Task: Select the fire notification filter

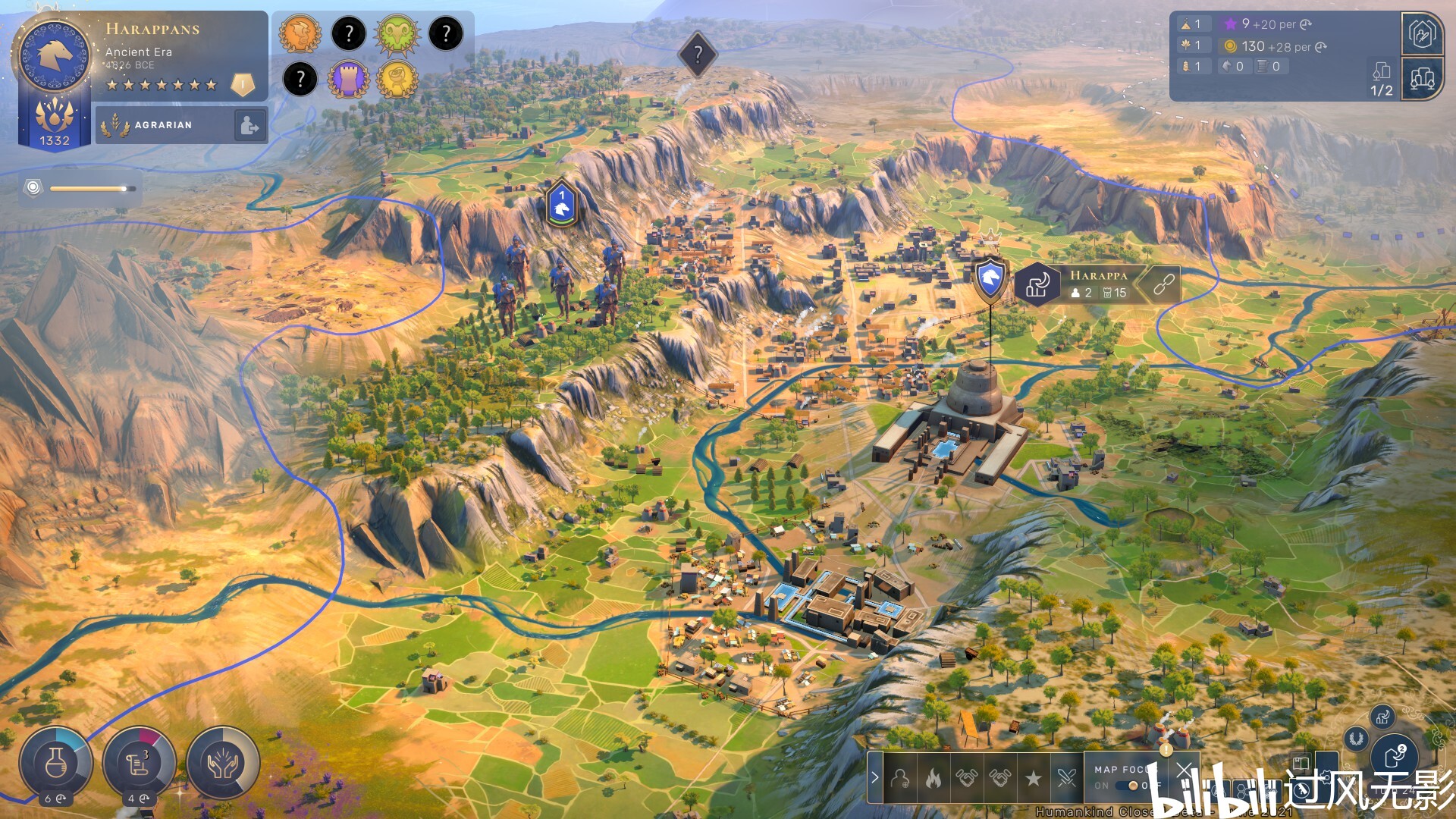Action: click(x=934, y=778)
